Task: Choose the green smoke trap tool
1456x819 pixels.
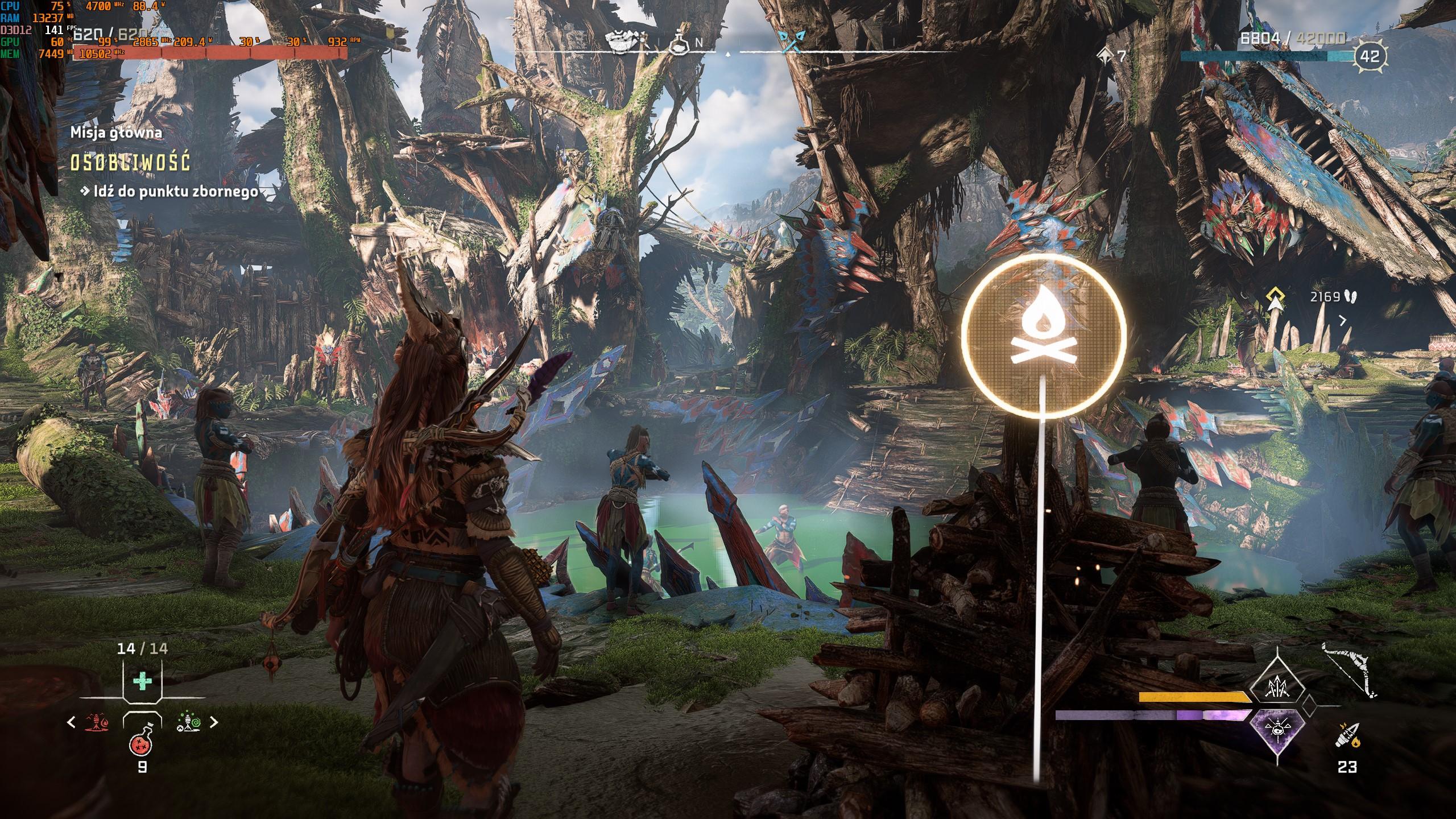Action: pos(188,722)
